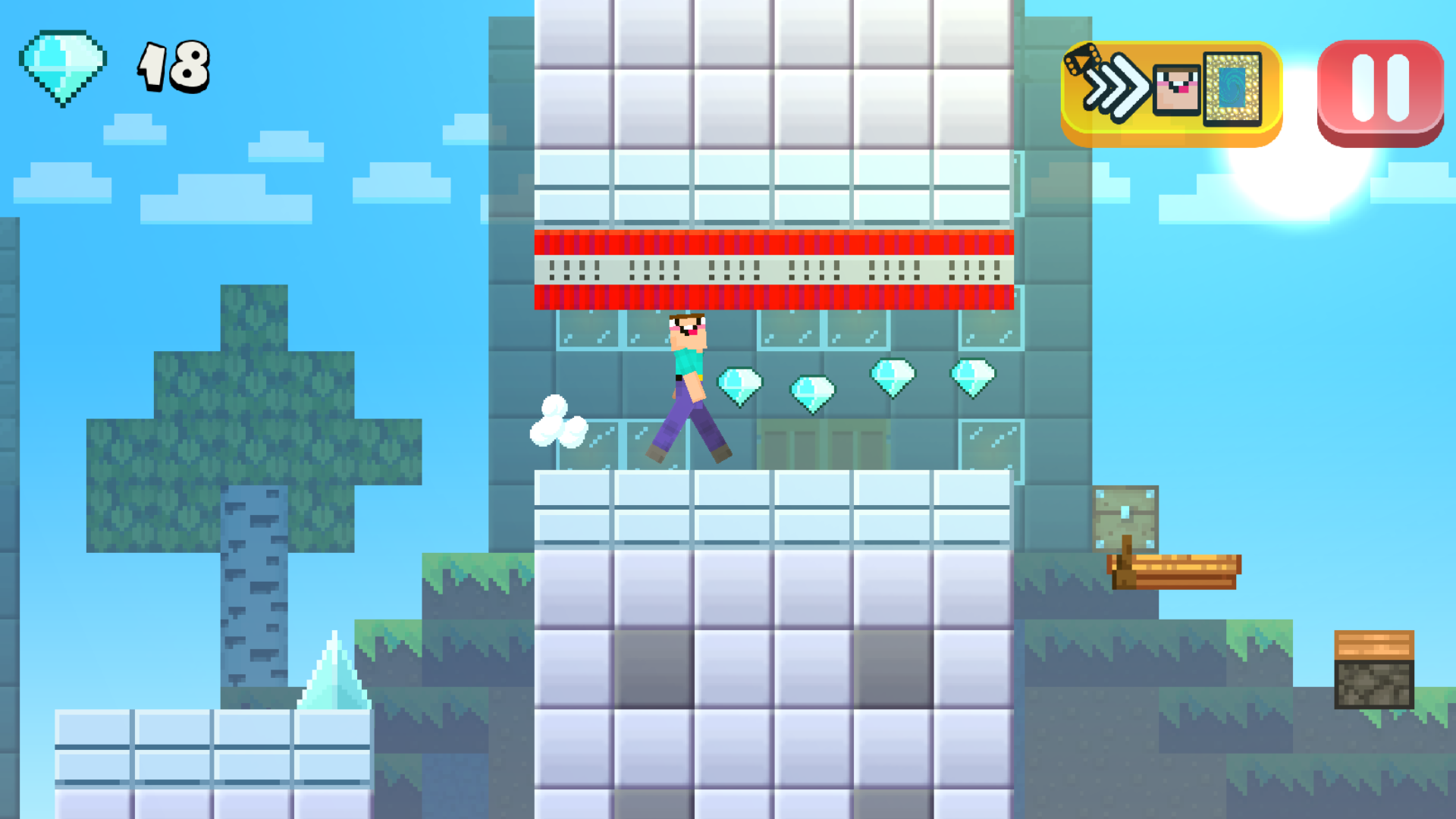Tap the skip-level fast-forward chevrons icon

(1116, 87)
